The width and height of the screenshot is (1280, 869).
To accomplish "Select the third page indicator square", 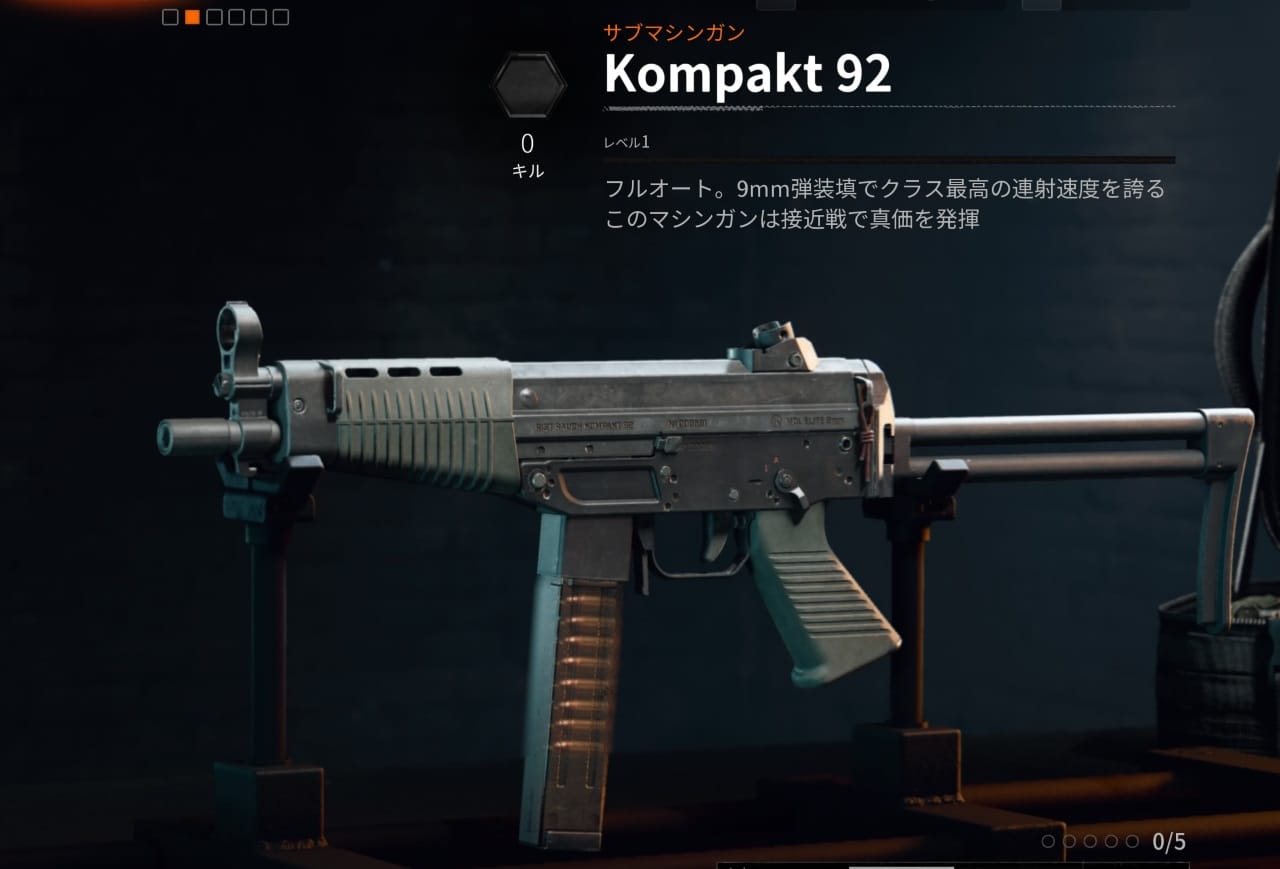I will 214,17.
